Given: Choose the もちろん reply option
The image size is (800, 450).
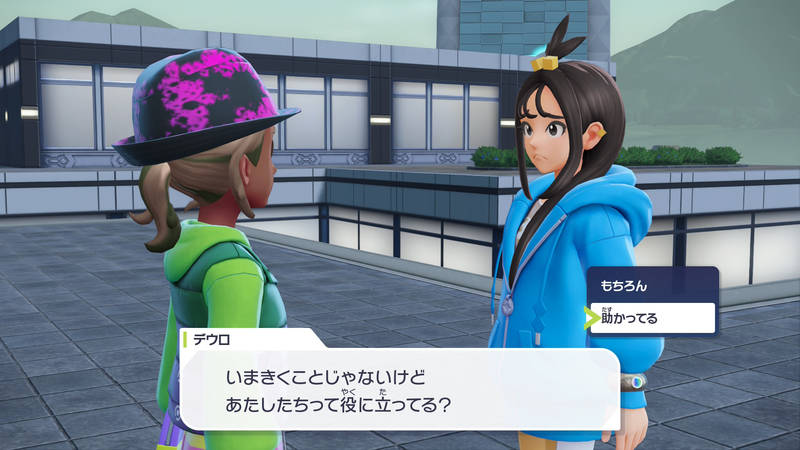Looking at the screenshot, I should [650, 285].
